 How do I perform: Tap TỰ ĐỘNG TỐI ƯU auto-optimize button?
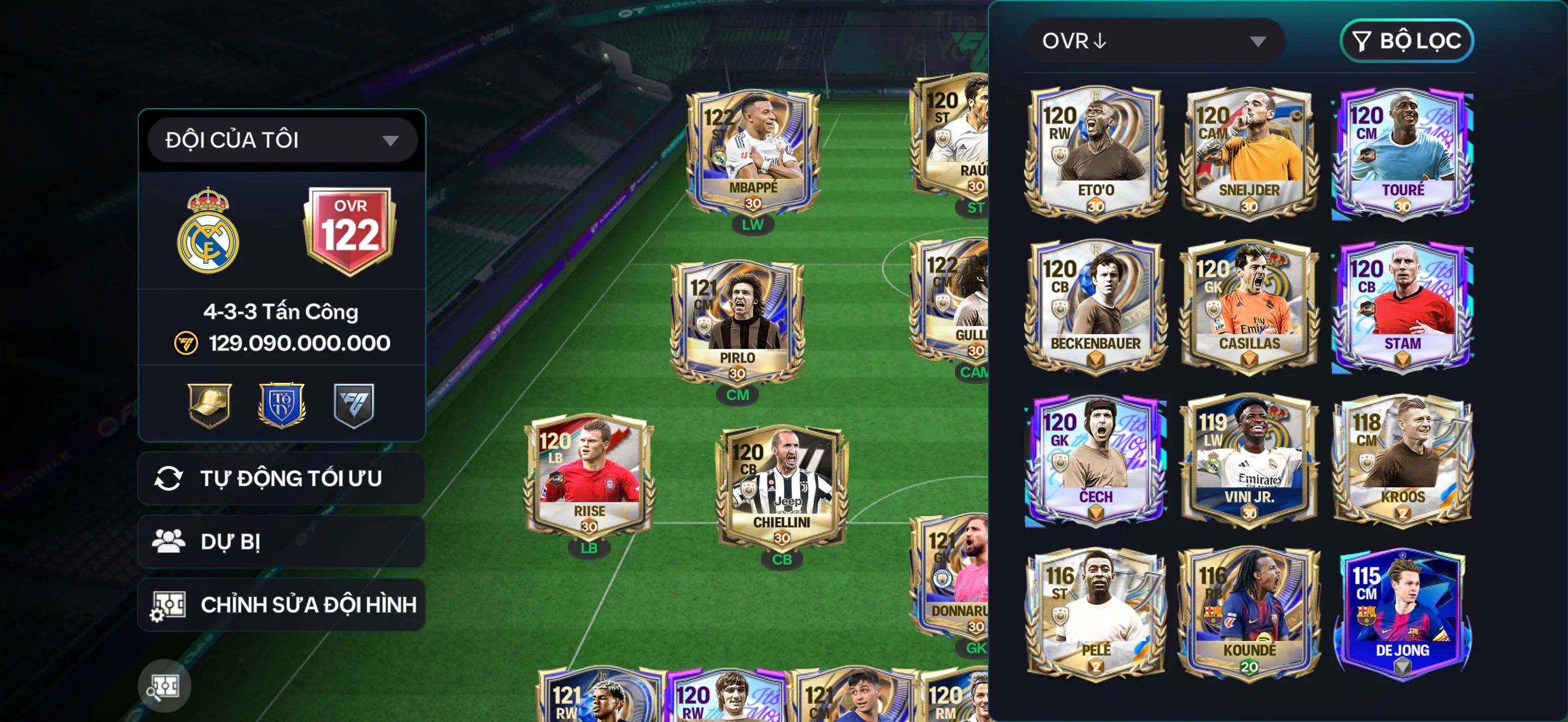pos(281,479)
